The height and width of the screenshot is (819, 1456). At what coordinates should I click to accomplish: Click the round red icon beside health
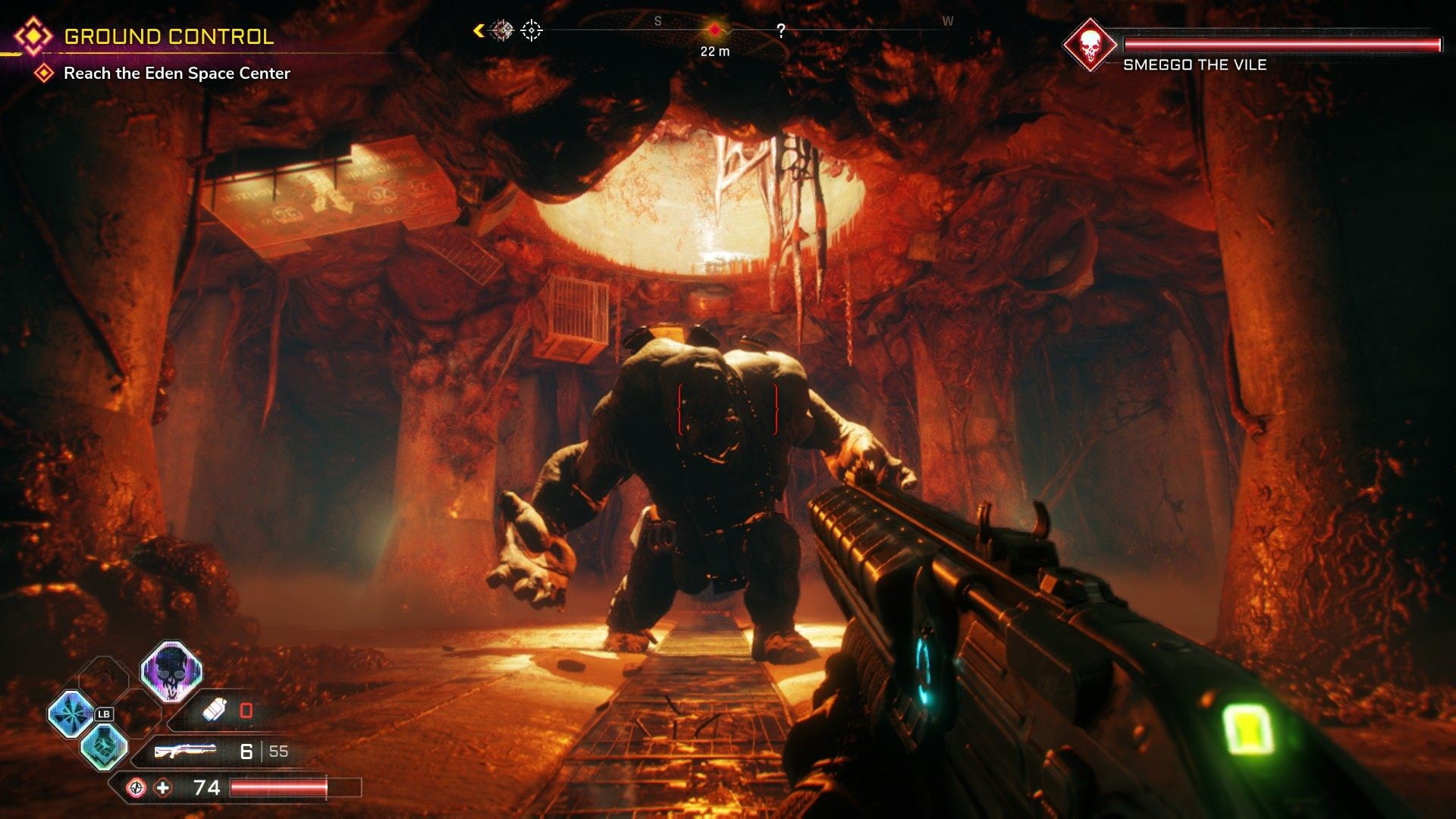click(x=136, y=788)
